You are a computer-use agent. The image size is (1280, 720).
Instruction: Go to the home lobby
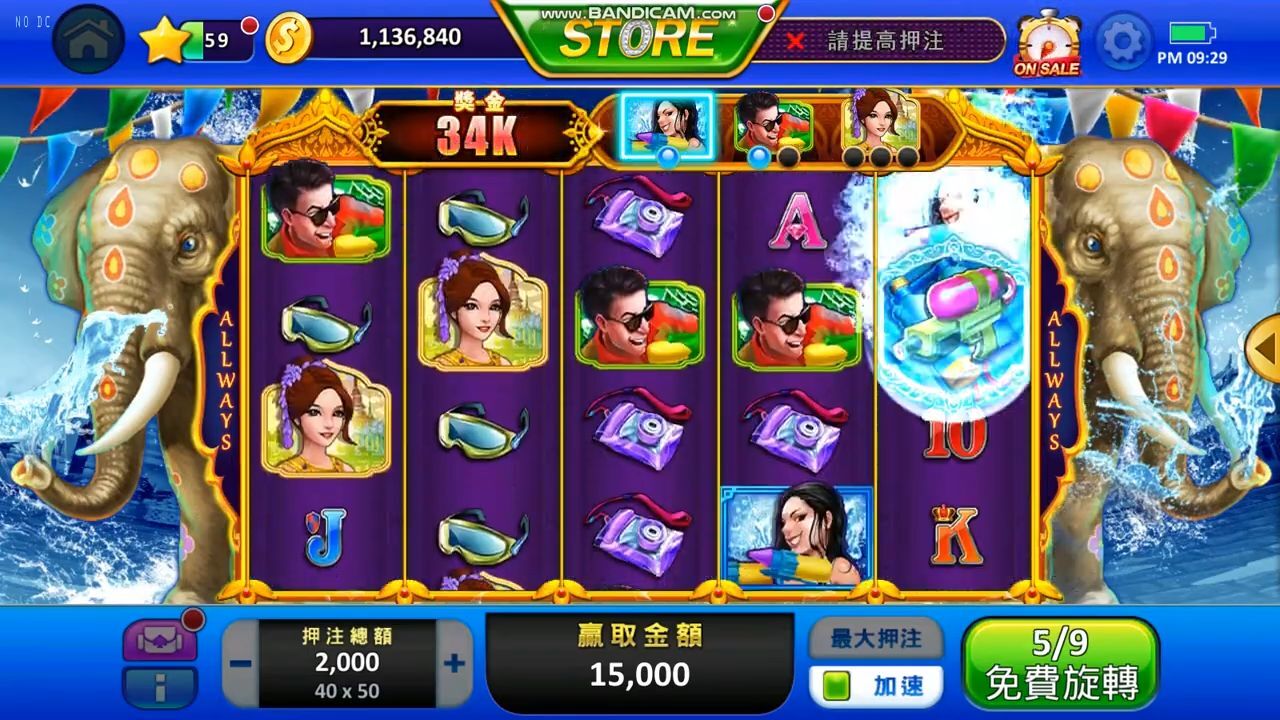coord(88,40)
